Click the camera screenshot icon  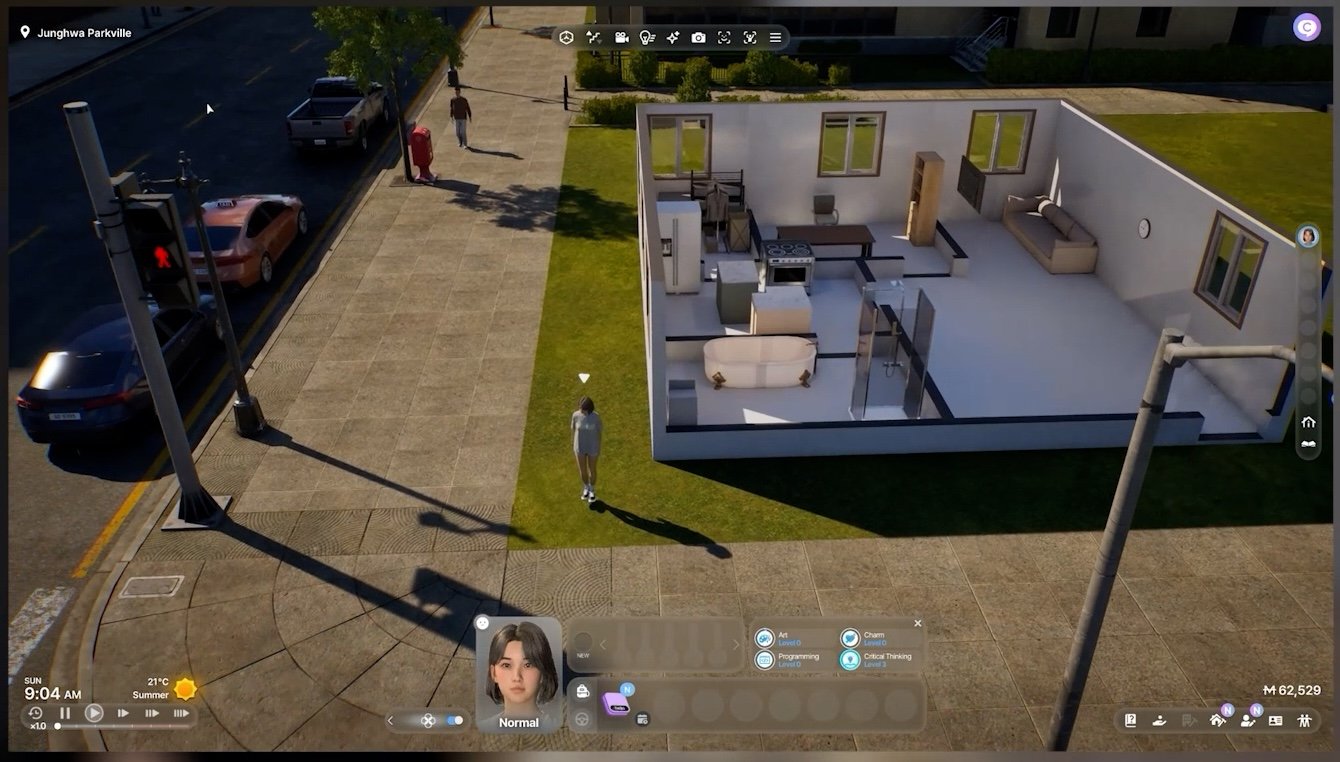(698, 38)
